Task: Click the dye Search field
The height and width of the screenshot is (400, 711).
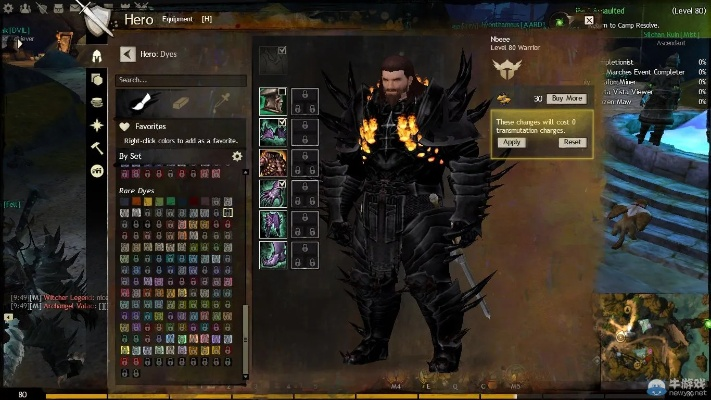Action: point(181,79)
